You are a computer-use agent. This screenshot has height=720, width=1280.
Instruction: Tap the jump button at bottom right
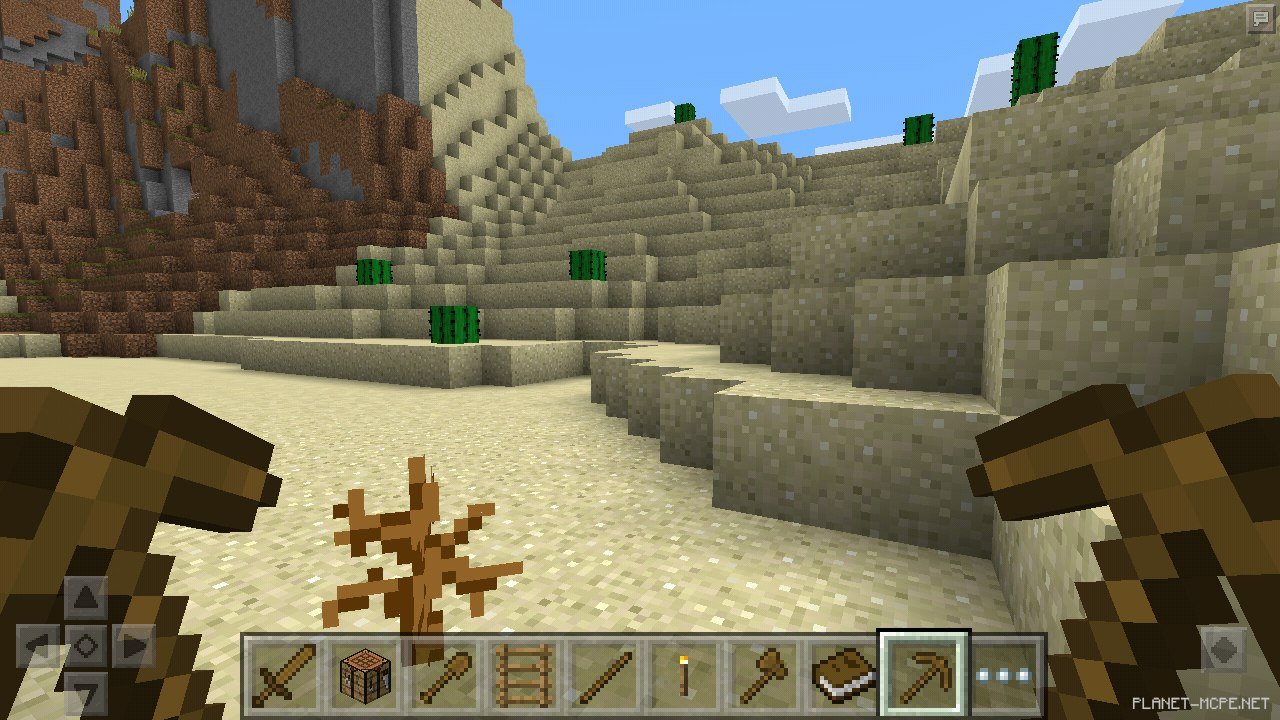[x=1224, y=646]
